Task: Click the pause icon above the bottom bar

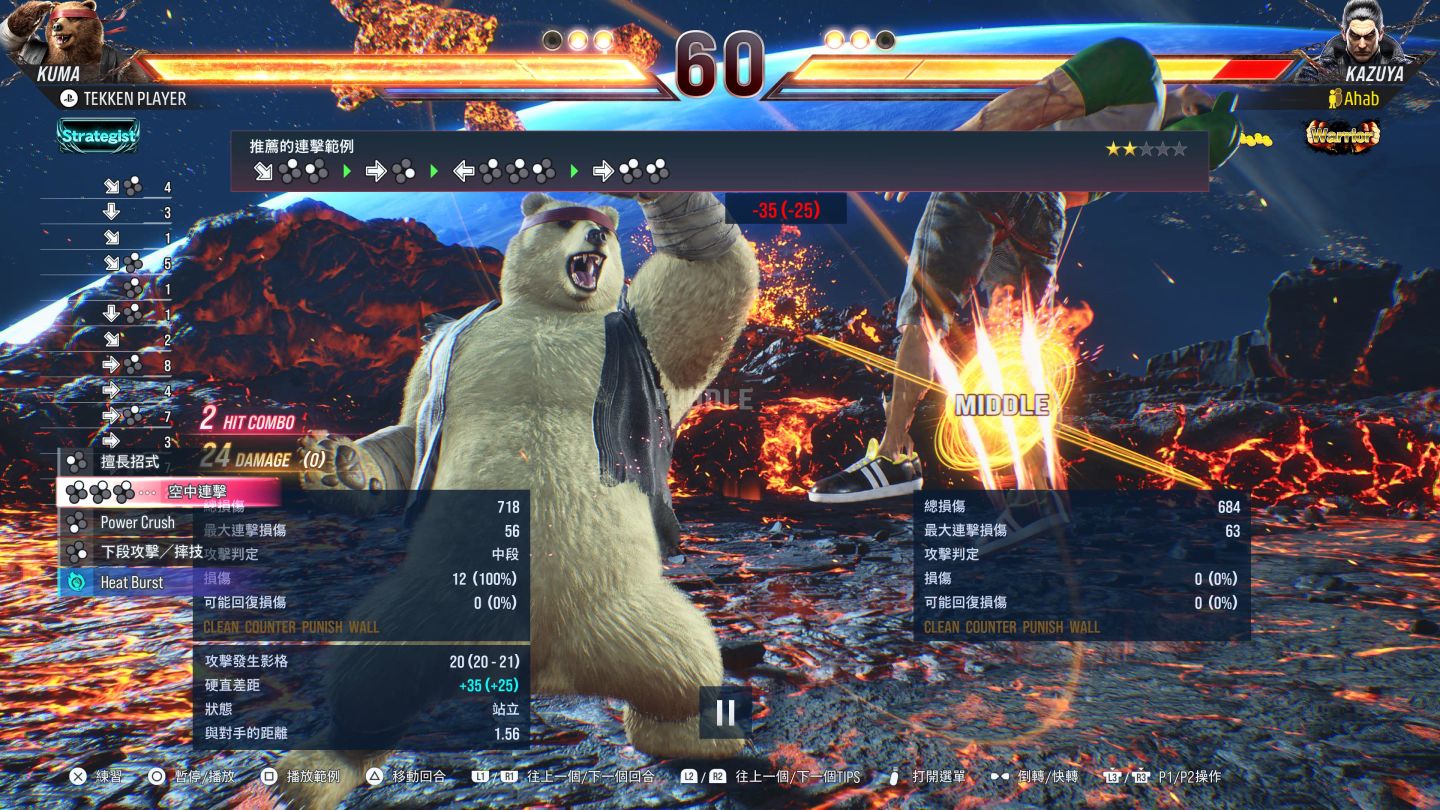Action: click(725, 712)
